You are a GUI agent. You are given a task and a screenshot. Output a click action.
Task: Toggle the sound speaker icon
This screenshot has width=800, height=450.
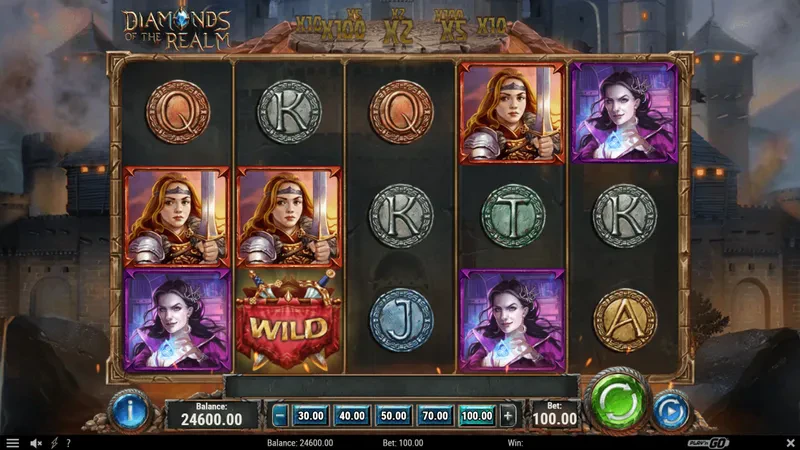click(x=36, y=443)
